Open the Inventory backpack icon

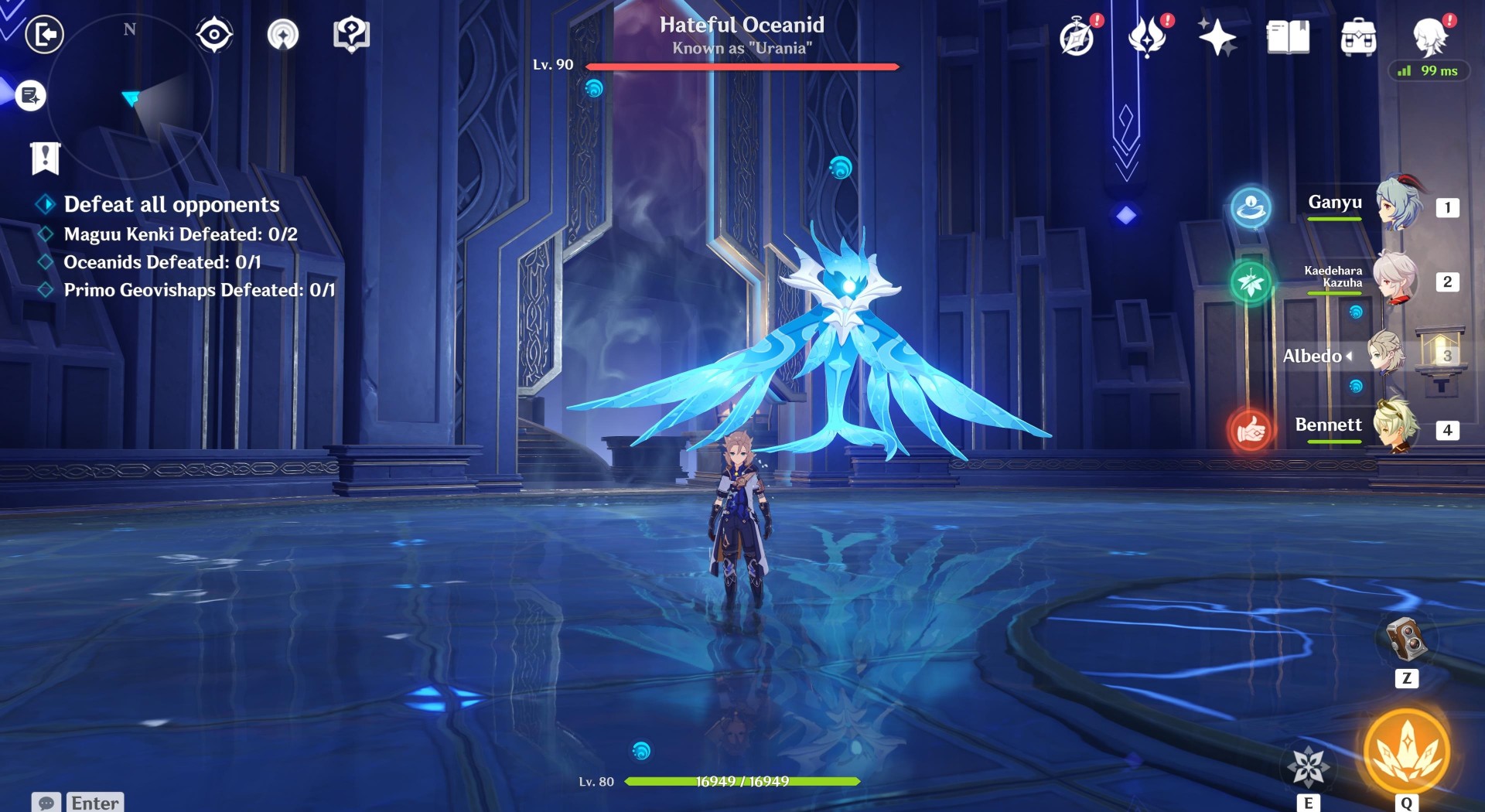(1358, 36)
